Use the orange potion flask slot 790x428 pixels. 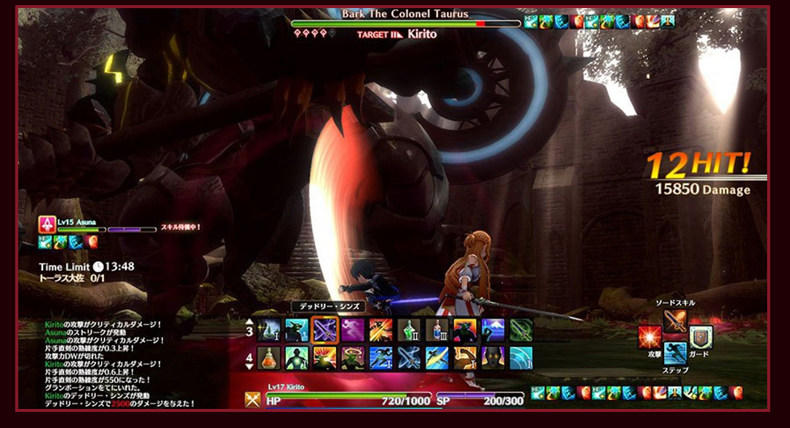click(269, 358)
